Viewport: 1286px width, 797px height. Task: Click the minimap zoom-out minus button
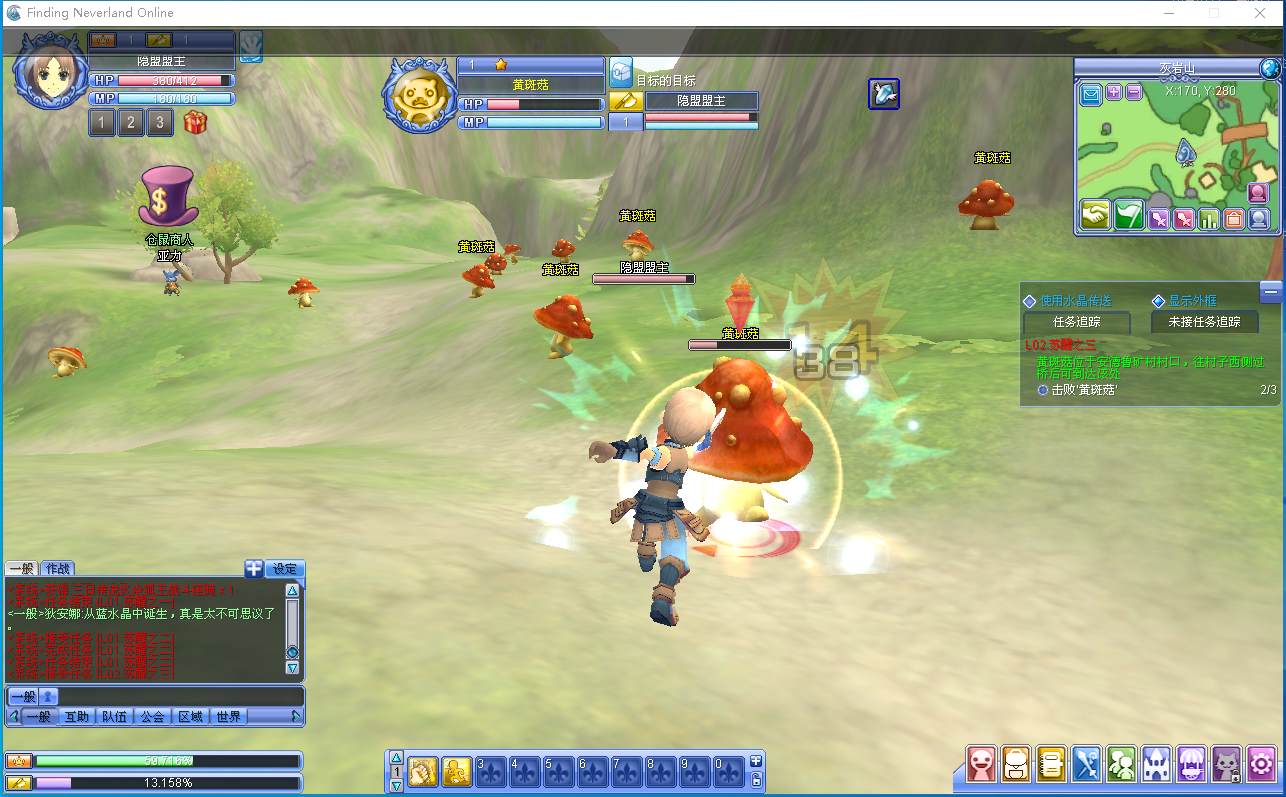coord(1134,92)
